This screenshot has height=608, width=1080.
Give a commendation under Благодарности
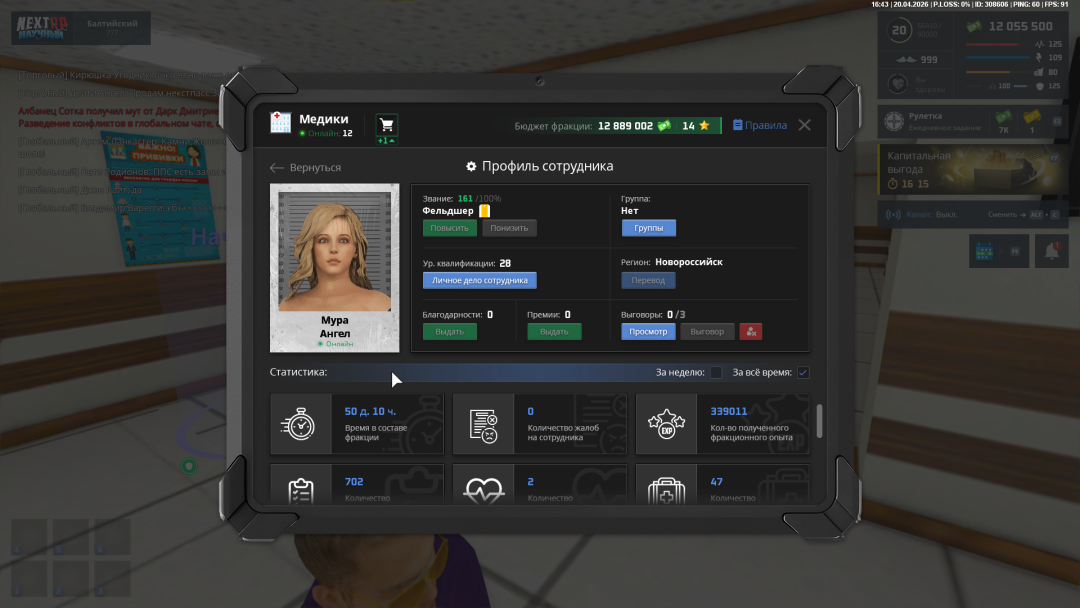tap(449, 332)
